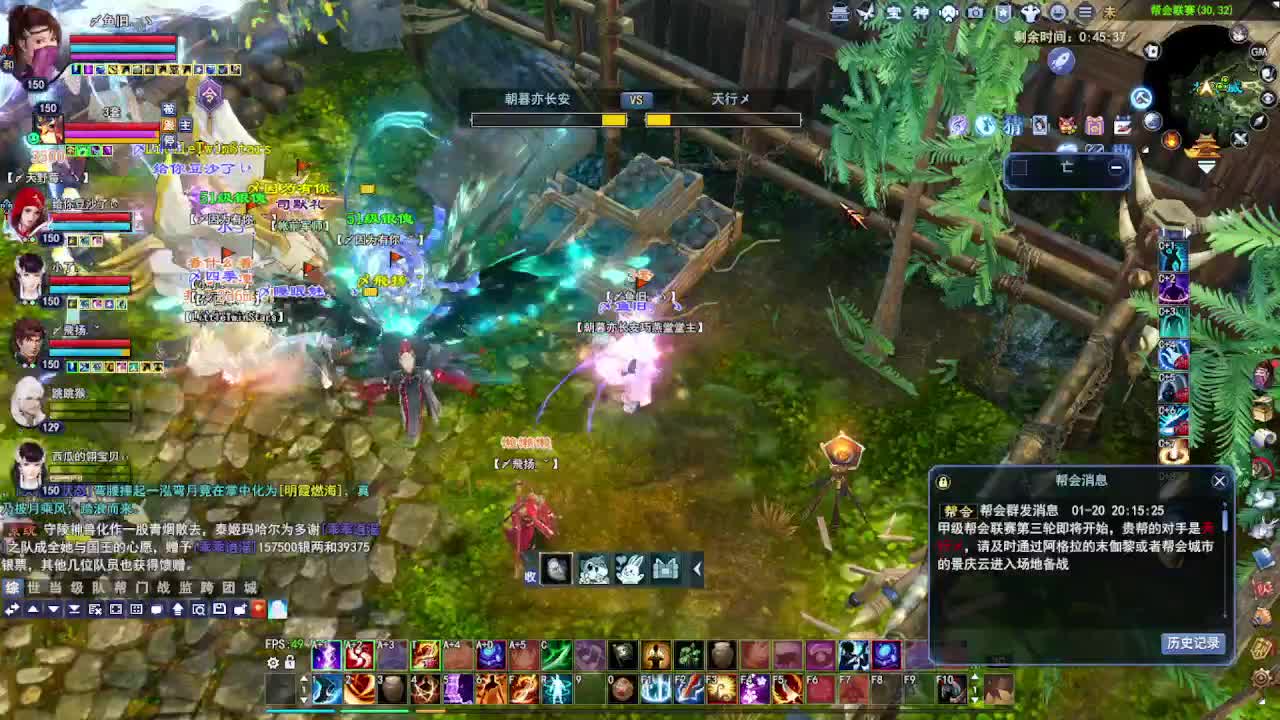This screenshot has width=1280, height=720.
Task: Click the panda face icon in pet bar
Action: click(x=593, y=570)
